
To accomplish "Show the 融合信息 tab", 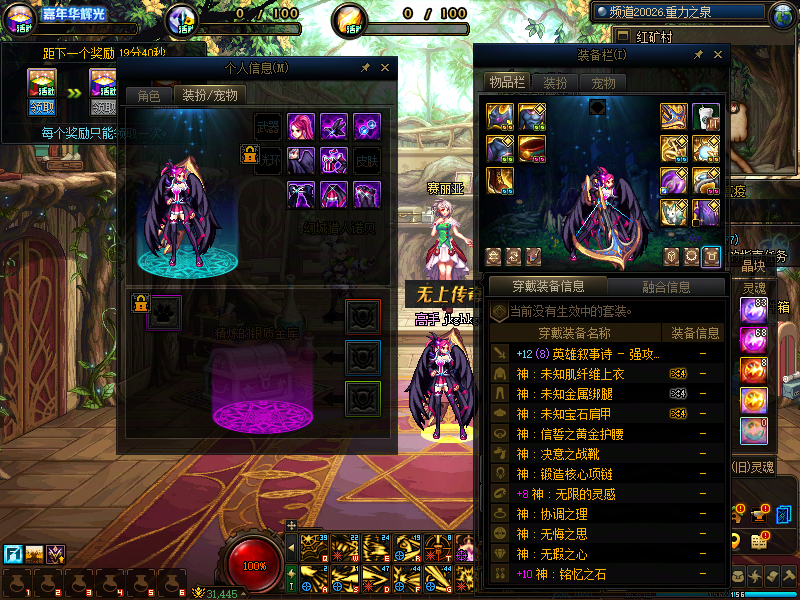I will pos(665,287).
